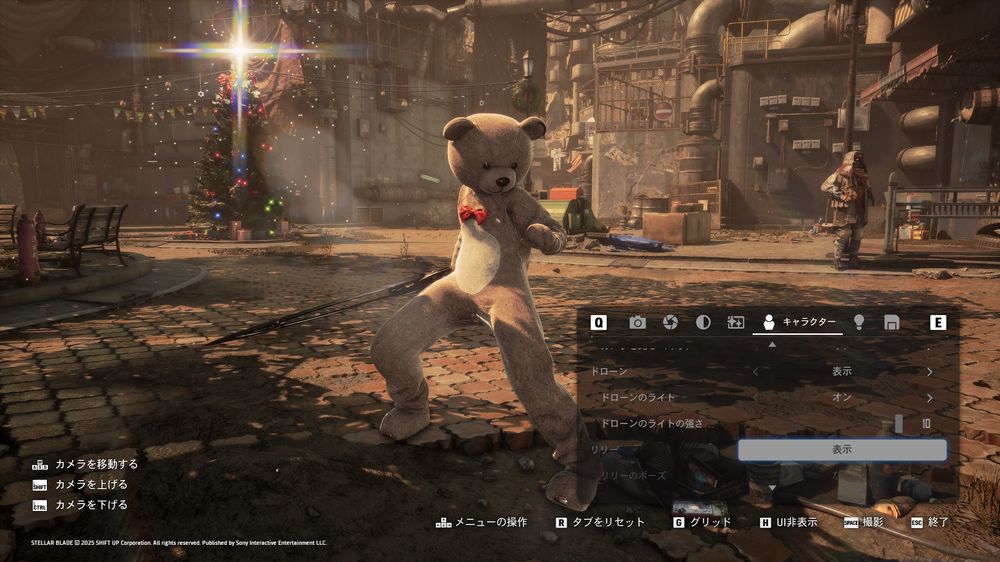Select the half-circle contrast tab
1000x562 pixels.
click(x=703, y=322)
